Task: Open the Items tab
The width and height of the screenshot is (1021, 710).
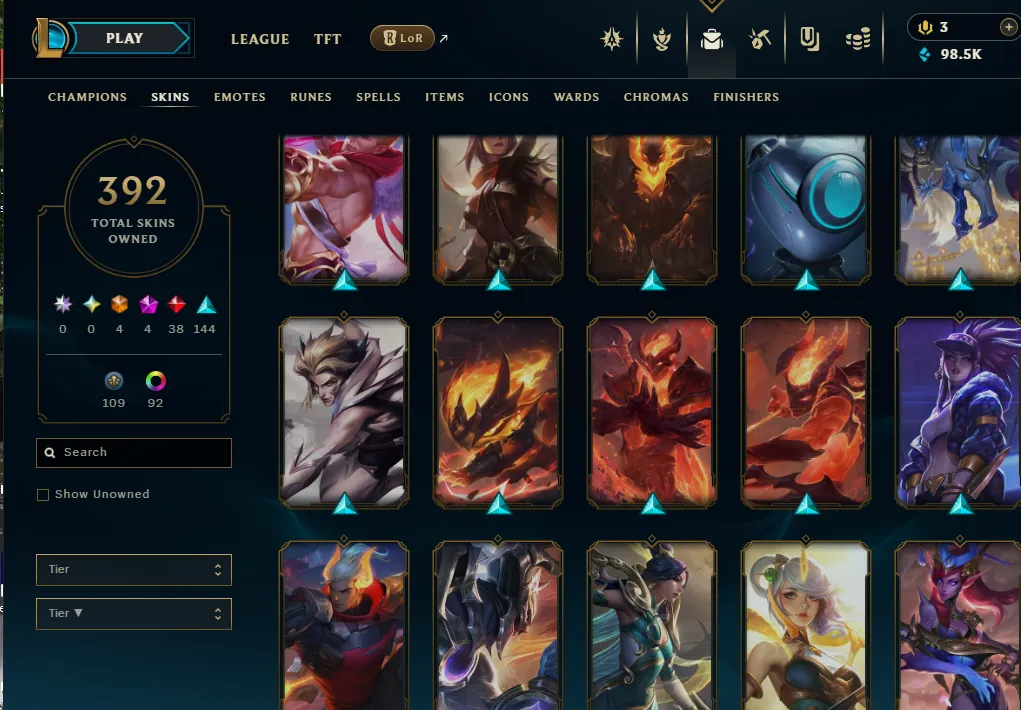Action: 444,97
